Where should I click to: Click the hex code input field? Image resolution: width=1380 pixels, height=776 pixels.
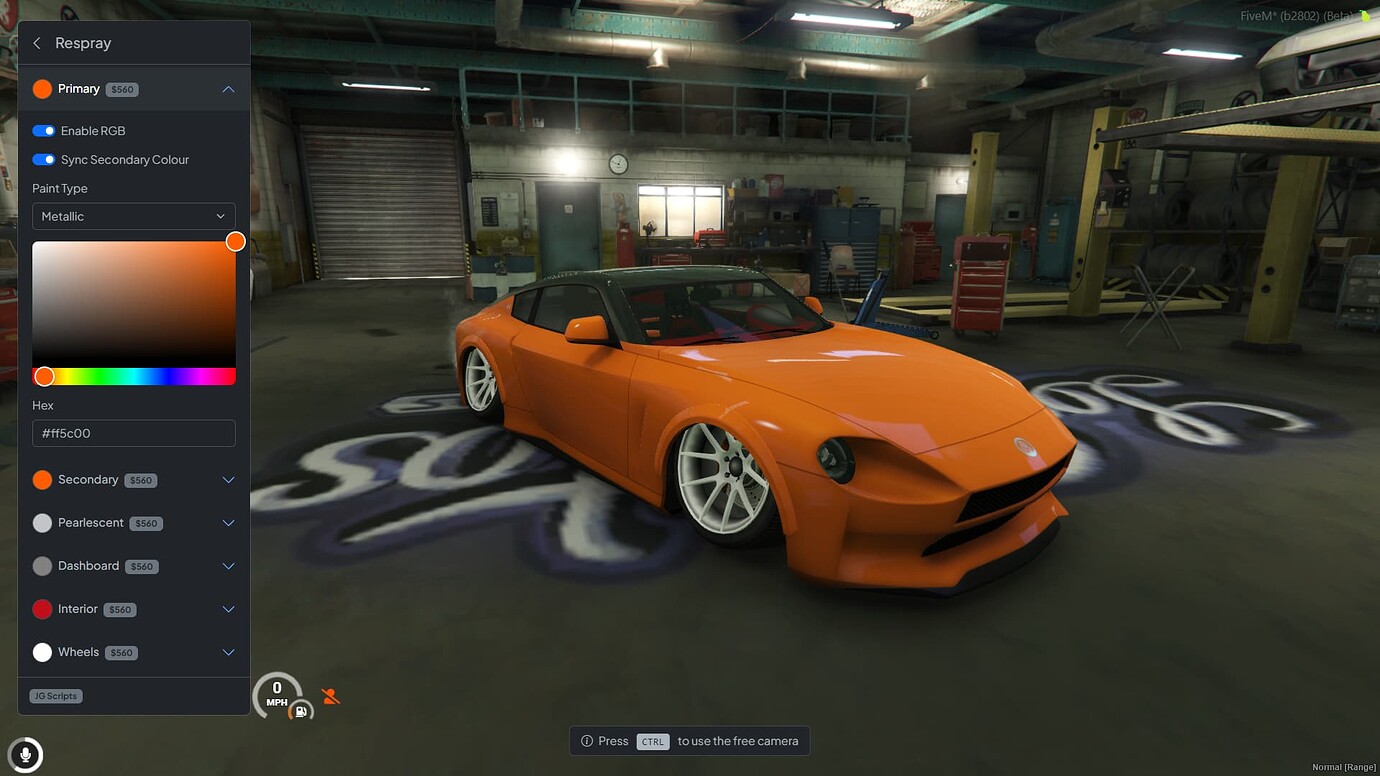pos(134,433)
